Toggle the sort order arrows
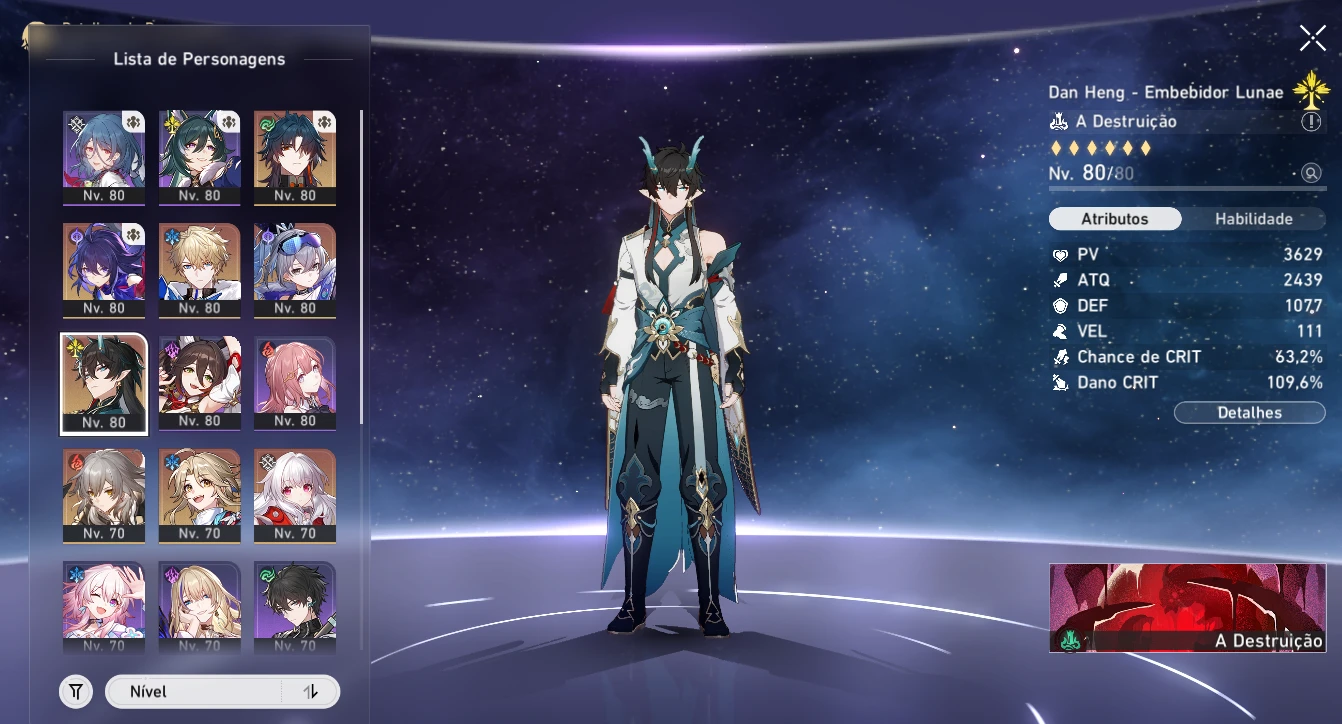The image size is (1342, 724). (310, 691)
